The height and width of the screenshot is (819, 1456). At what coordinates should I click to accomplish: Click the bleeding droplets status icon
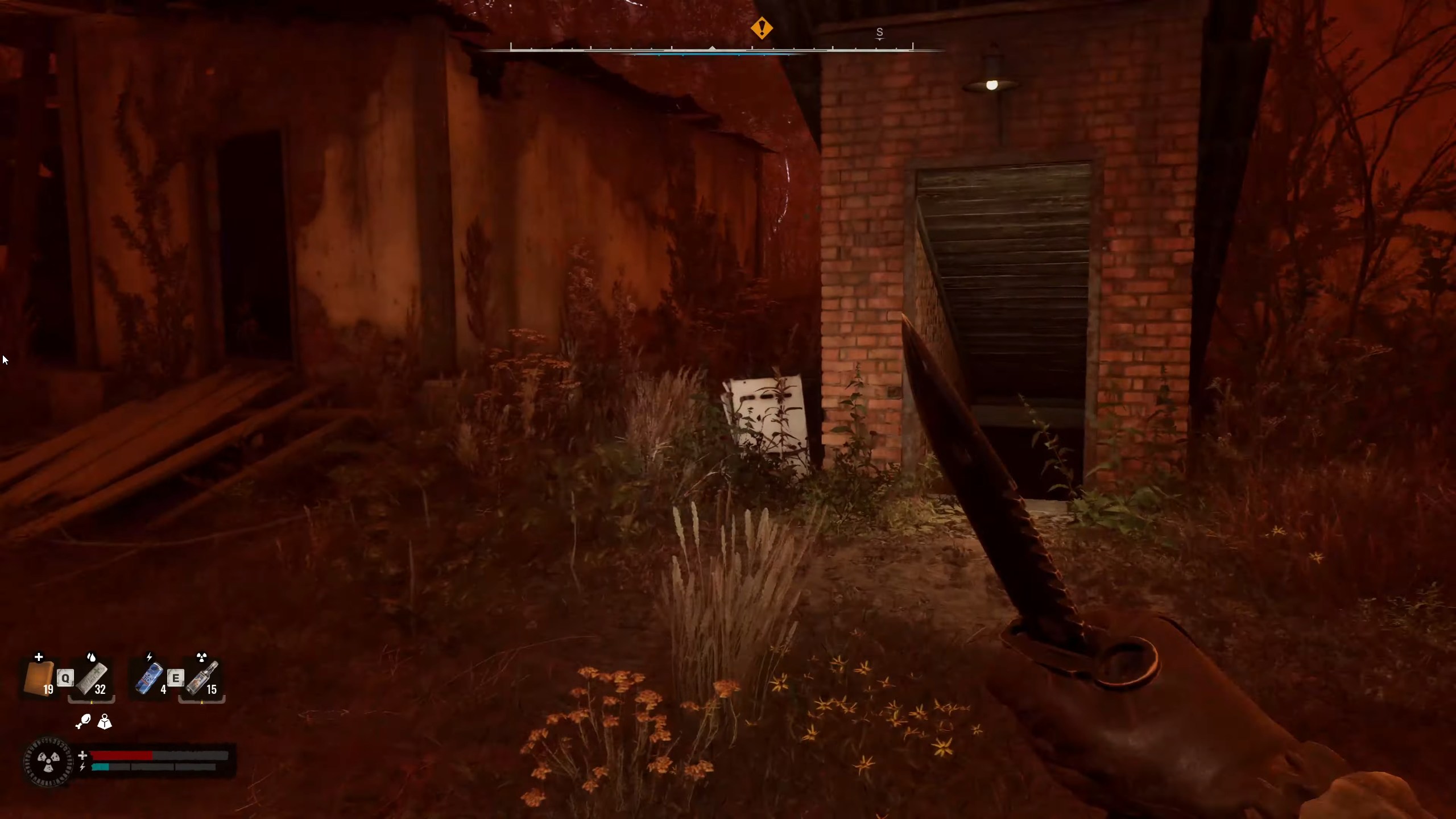92,656
